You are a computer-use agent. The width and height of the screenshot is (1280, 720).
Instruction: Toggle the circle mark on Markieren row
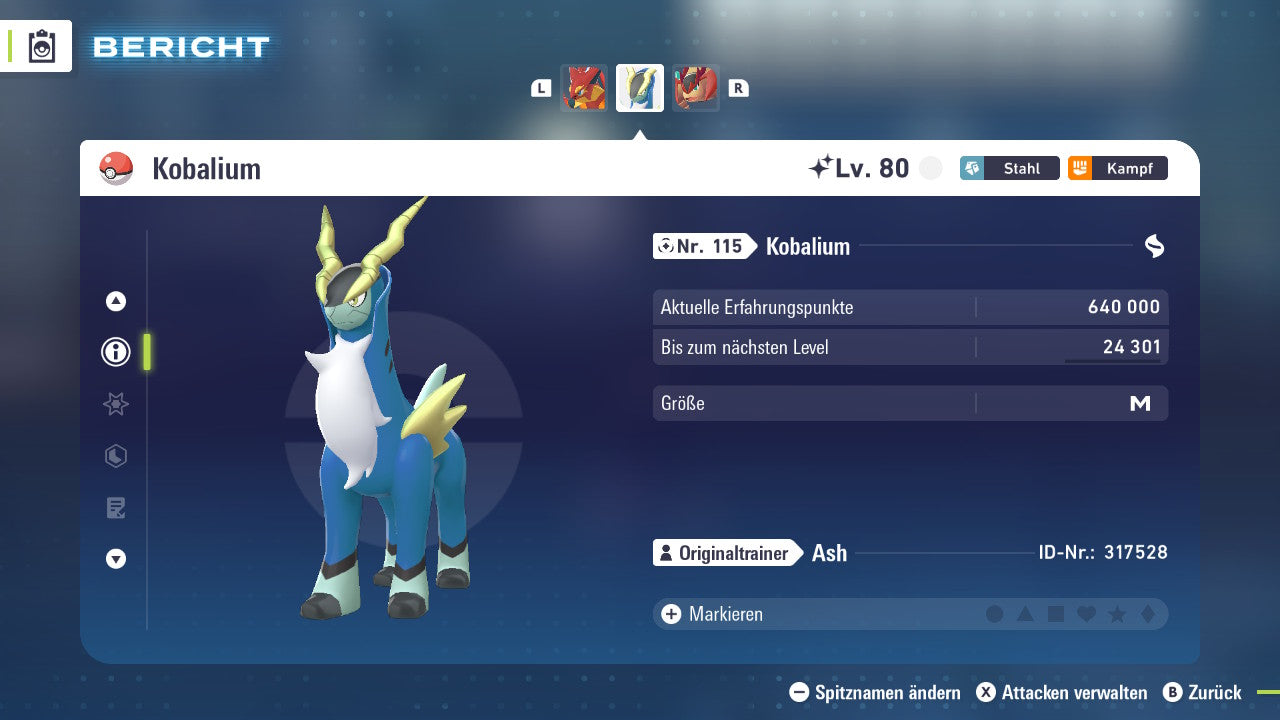(995, 613)
